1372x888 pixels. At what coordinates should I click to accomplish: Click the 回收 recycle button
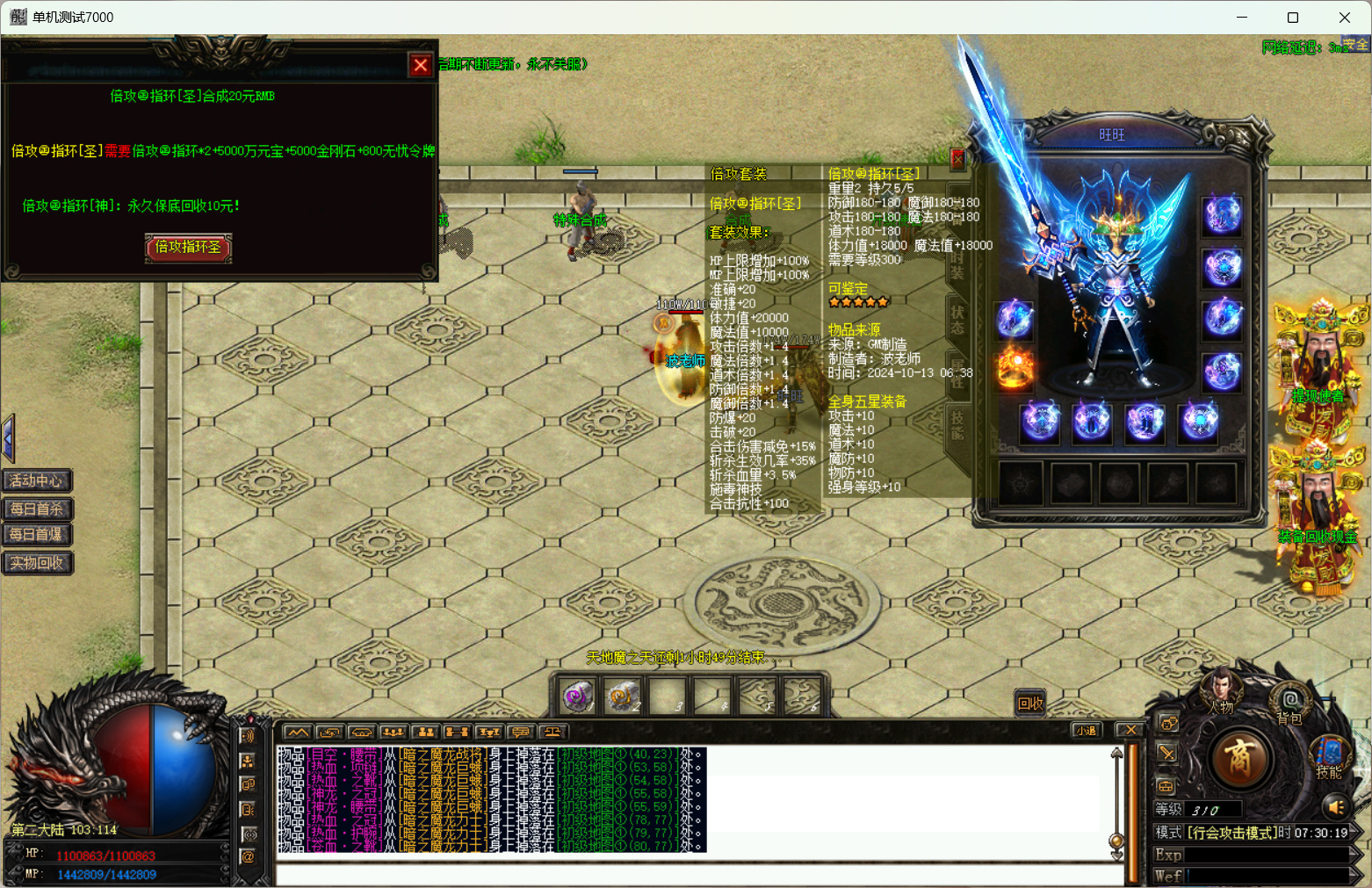[x=1030, y=703]
